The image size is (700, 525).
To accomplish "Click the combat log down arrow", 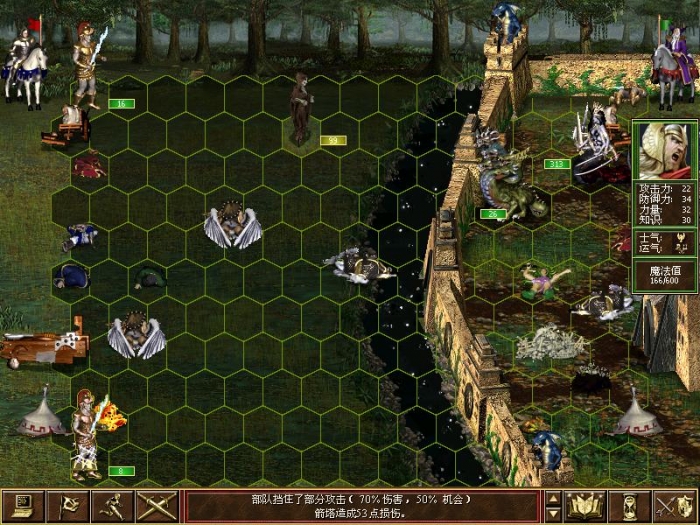I will (x=553, y=514).
